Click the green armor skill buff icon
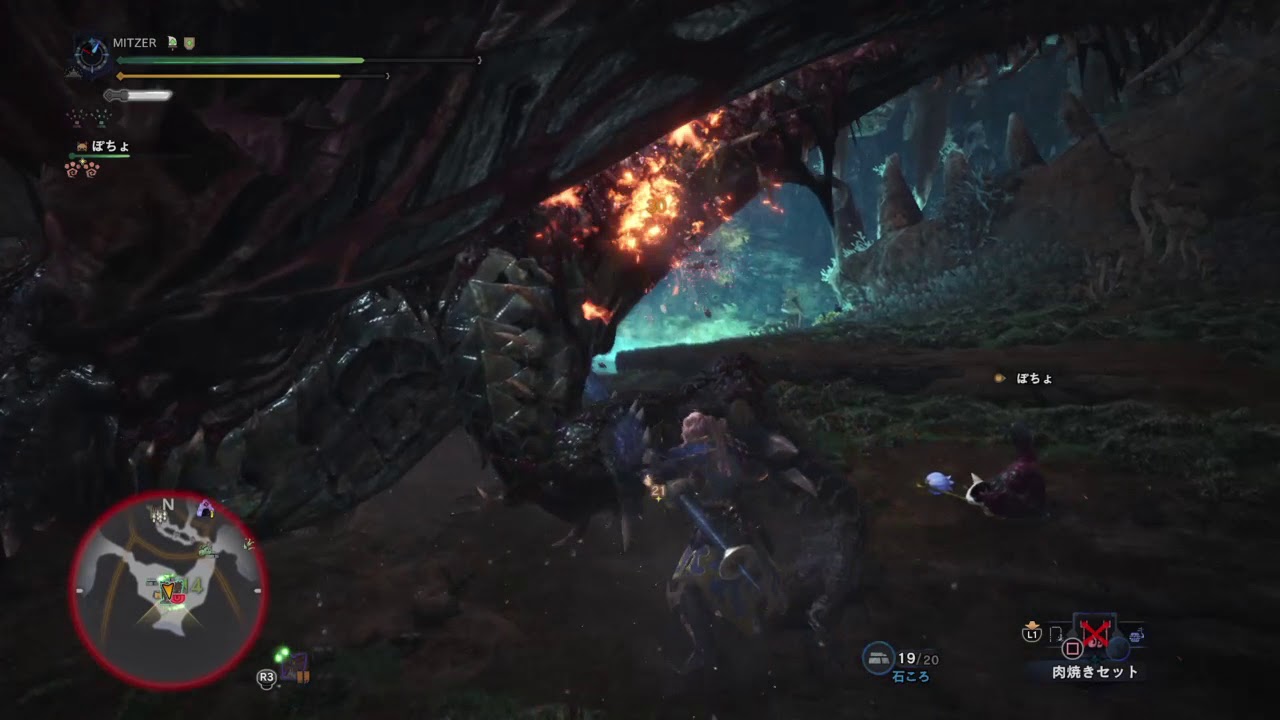The width and height of the screenshot is (1280, 720). pyautogui.click(x=172, y=43)
